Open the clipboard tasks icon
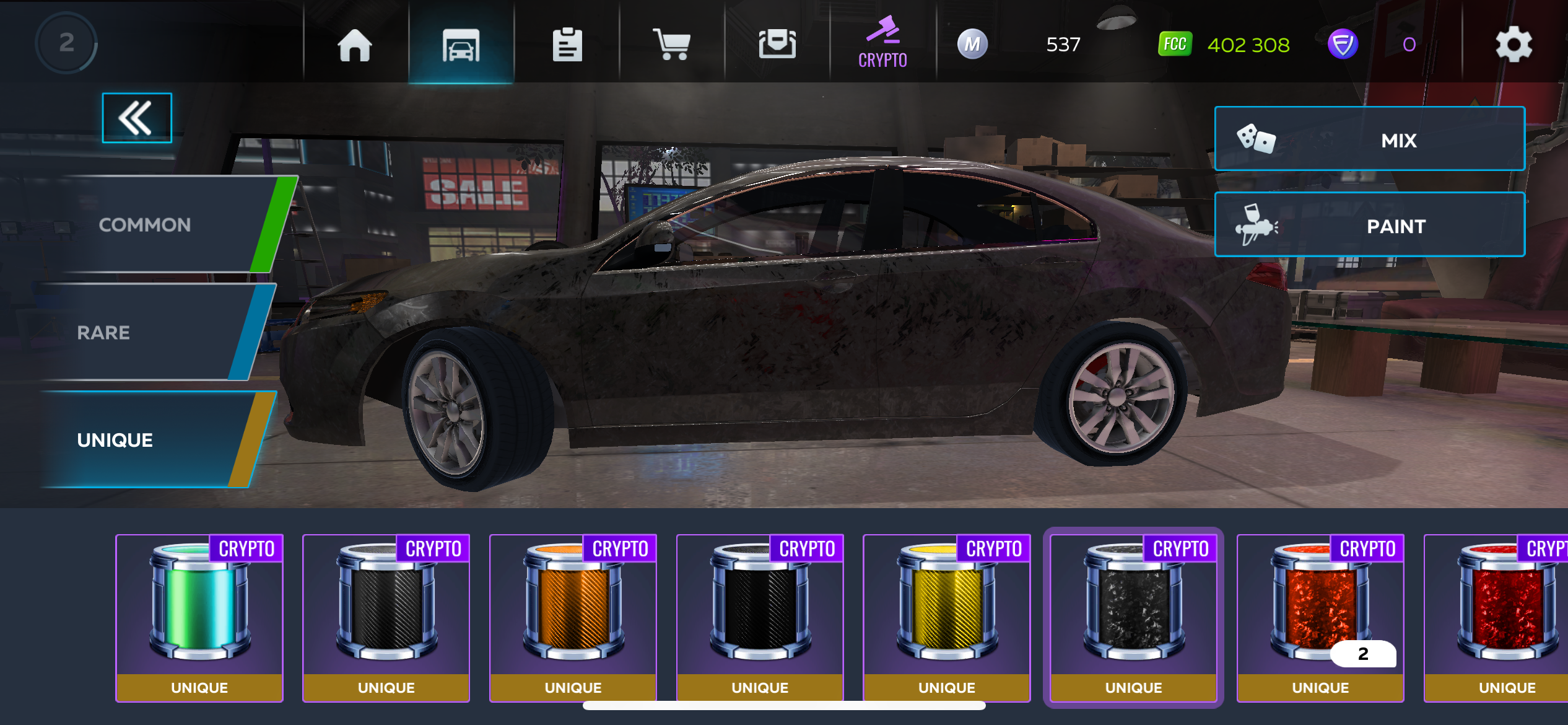1568x725 pixels. [x=567, y=45]
